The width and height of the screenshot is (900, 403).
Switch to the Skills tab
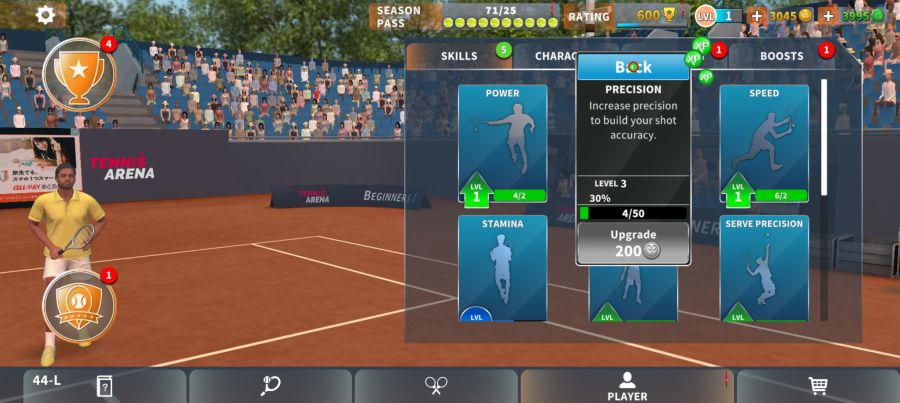point(459,56)
